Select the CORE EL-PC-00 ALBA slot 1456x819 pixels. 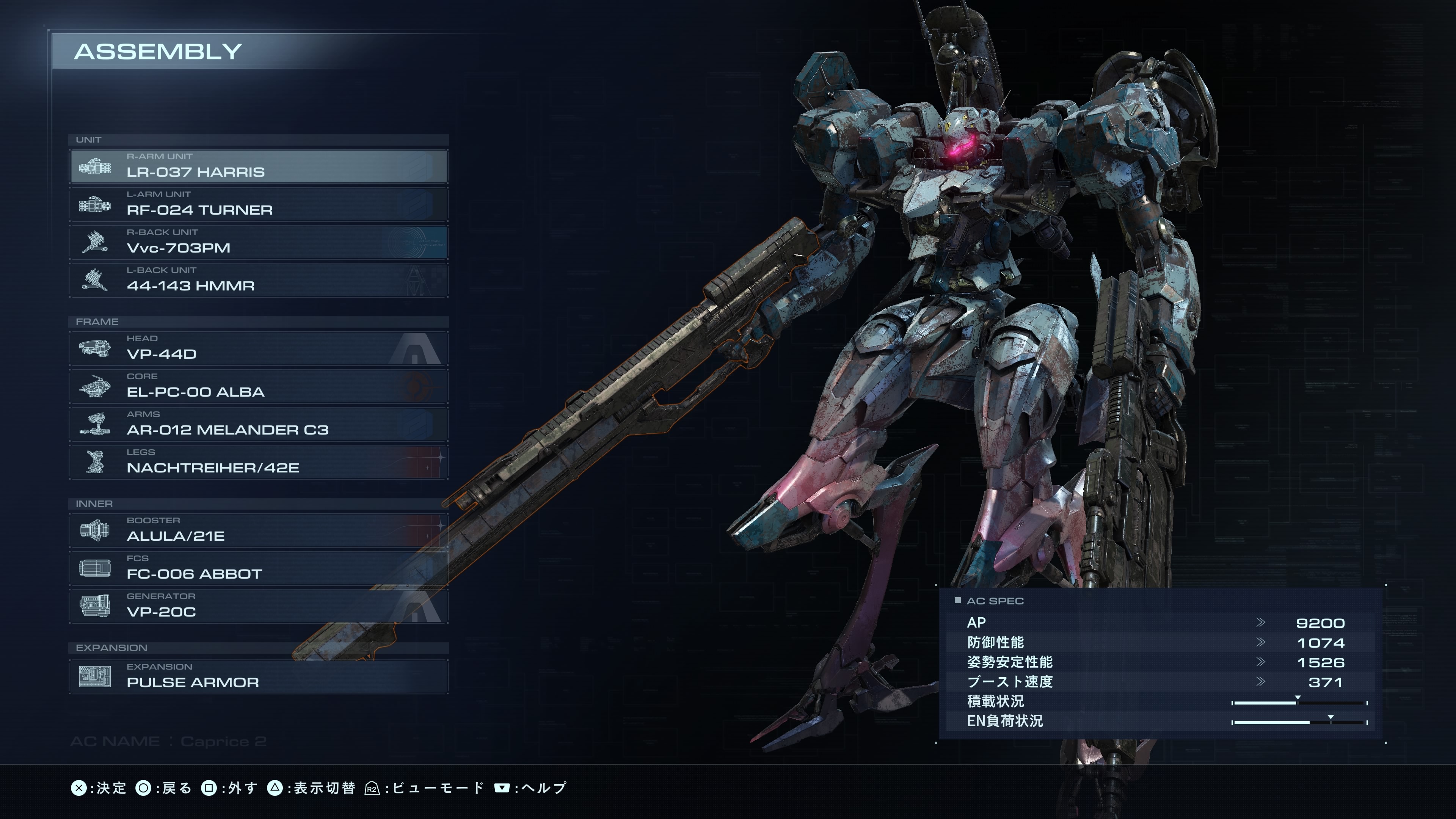[259, 386]
